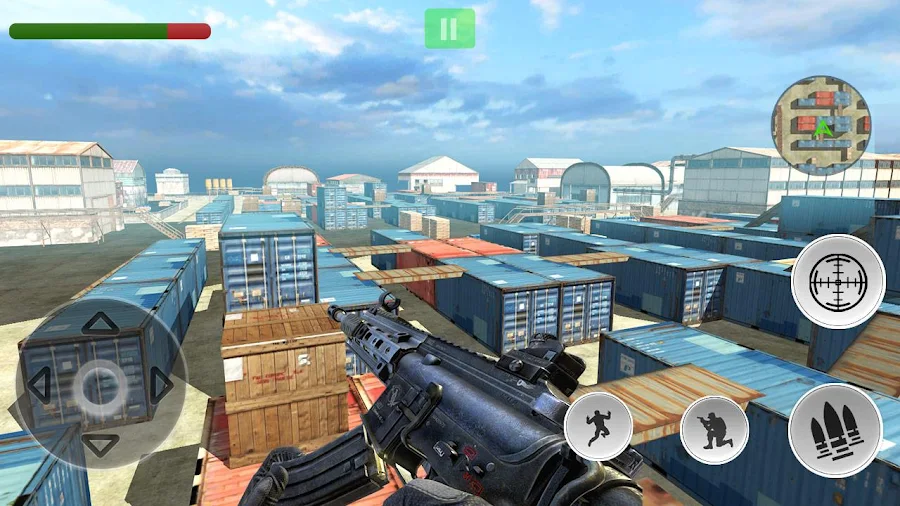Pause the game with the green button
Viewport: 900px width, 506px height.
449,29
